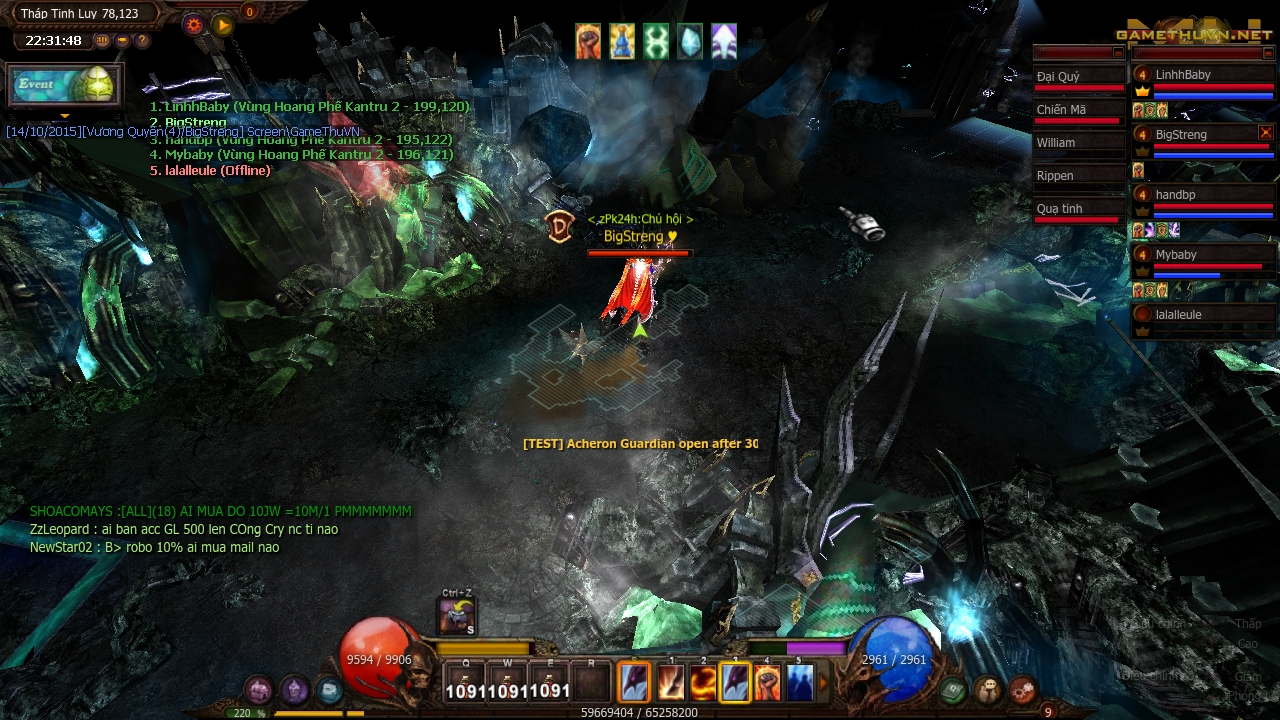The width and height of the screenshot is (1280, 720).
Task: Select the lightning skill in hotbar slot 1
Action: coord(671,682)
